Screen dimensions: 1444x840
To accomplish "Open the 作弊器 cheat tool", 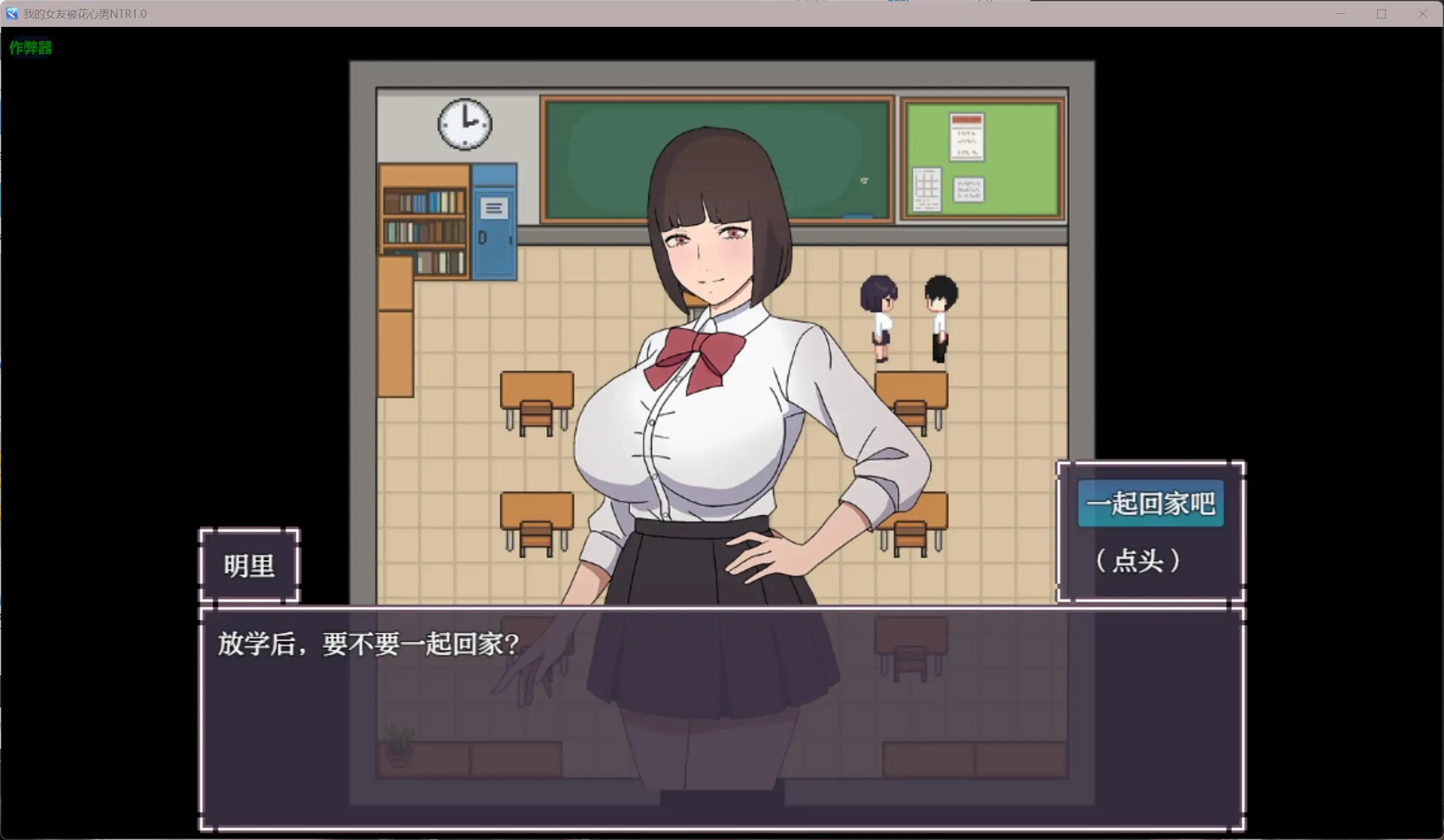I will click(30, 48).
